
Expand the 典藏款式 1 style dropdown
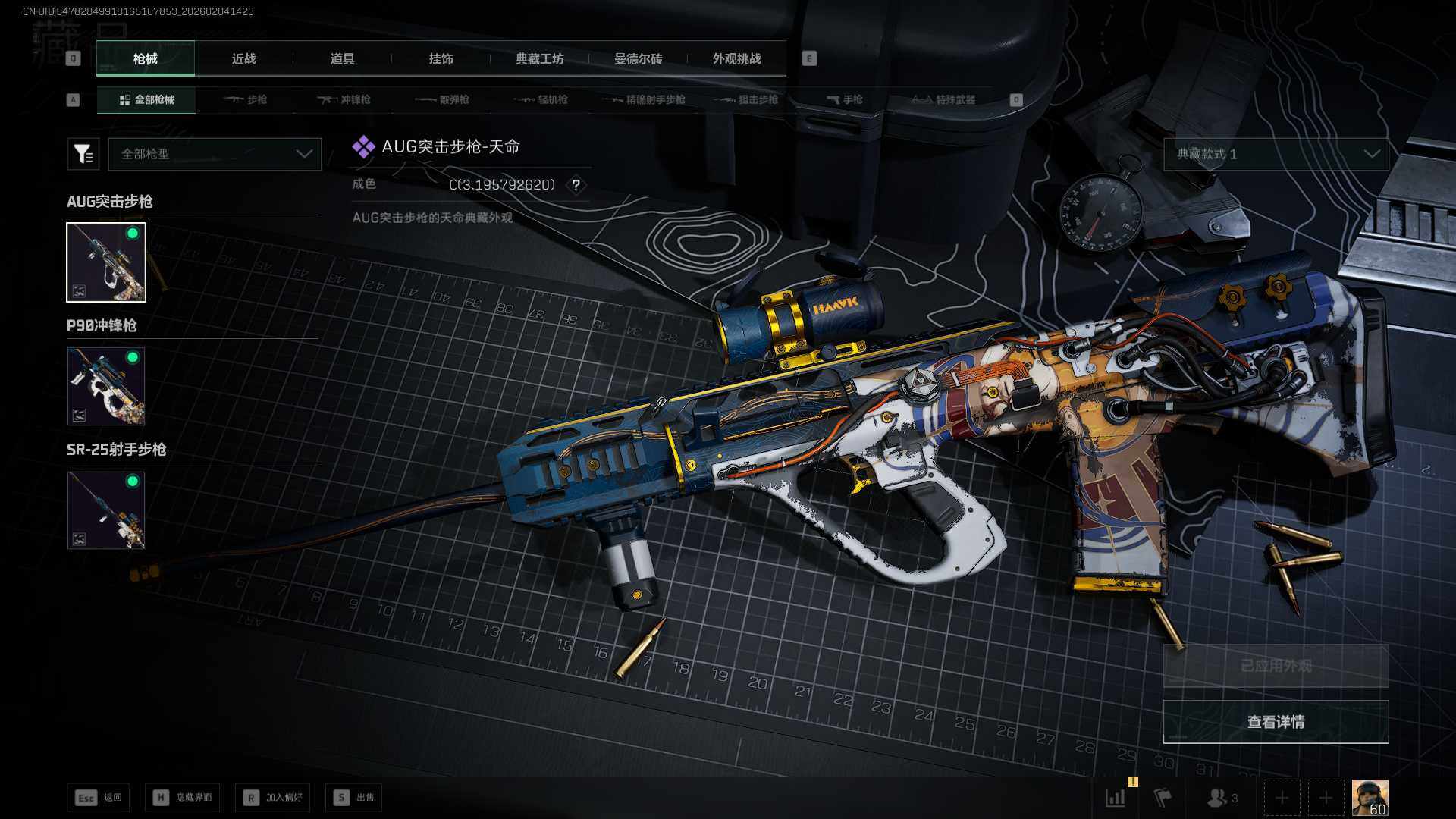(1276, 154)
